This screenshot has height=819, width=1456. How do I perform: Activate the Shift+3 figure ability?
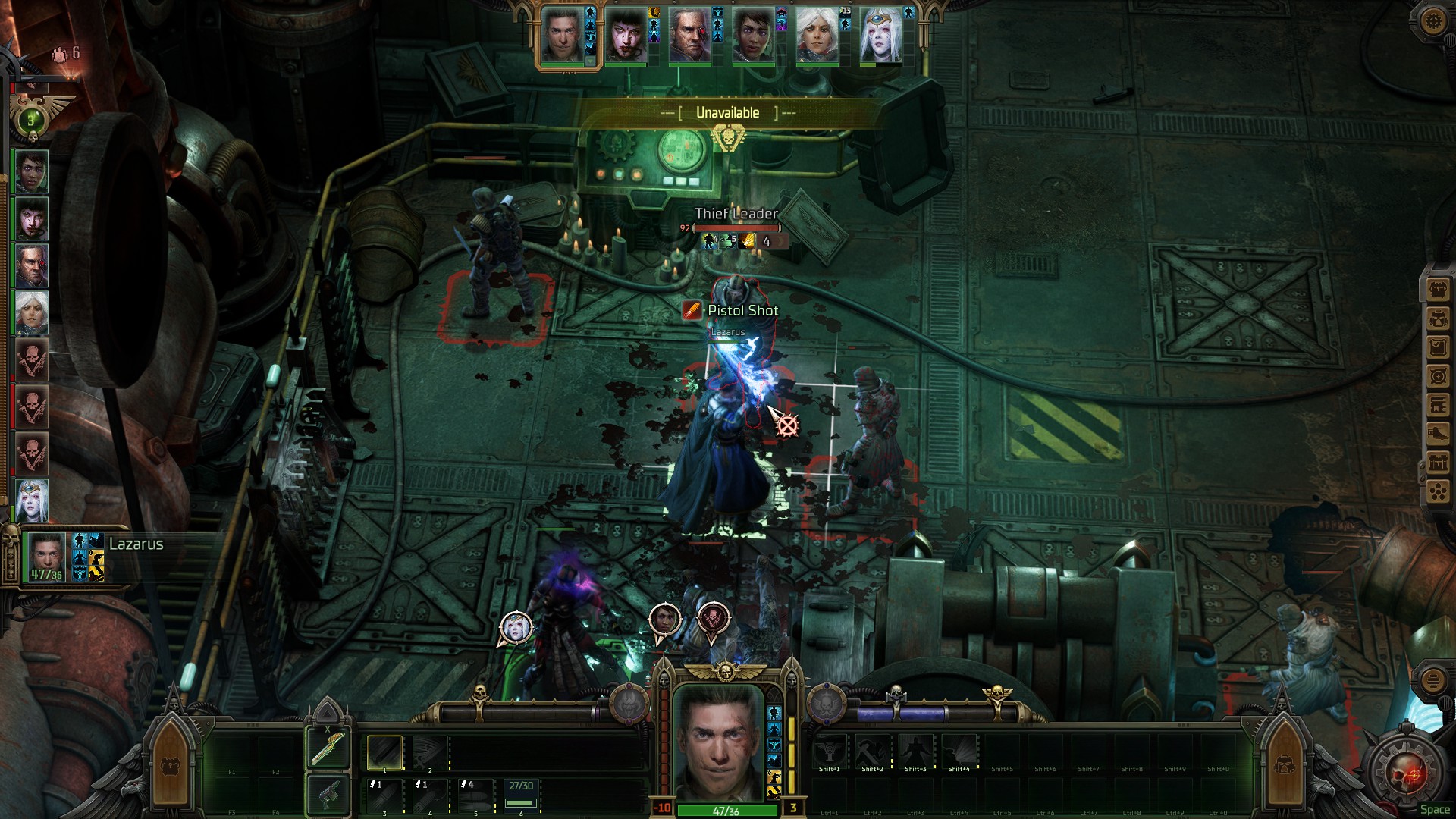(x=915, y=751)
